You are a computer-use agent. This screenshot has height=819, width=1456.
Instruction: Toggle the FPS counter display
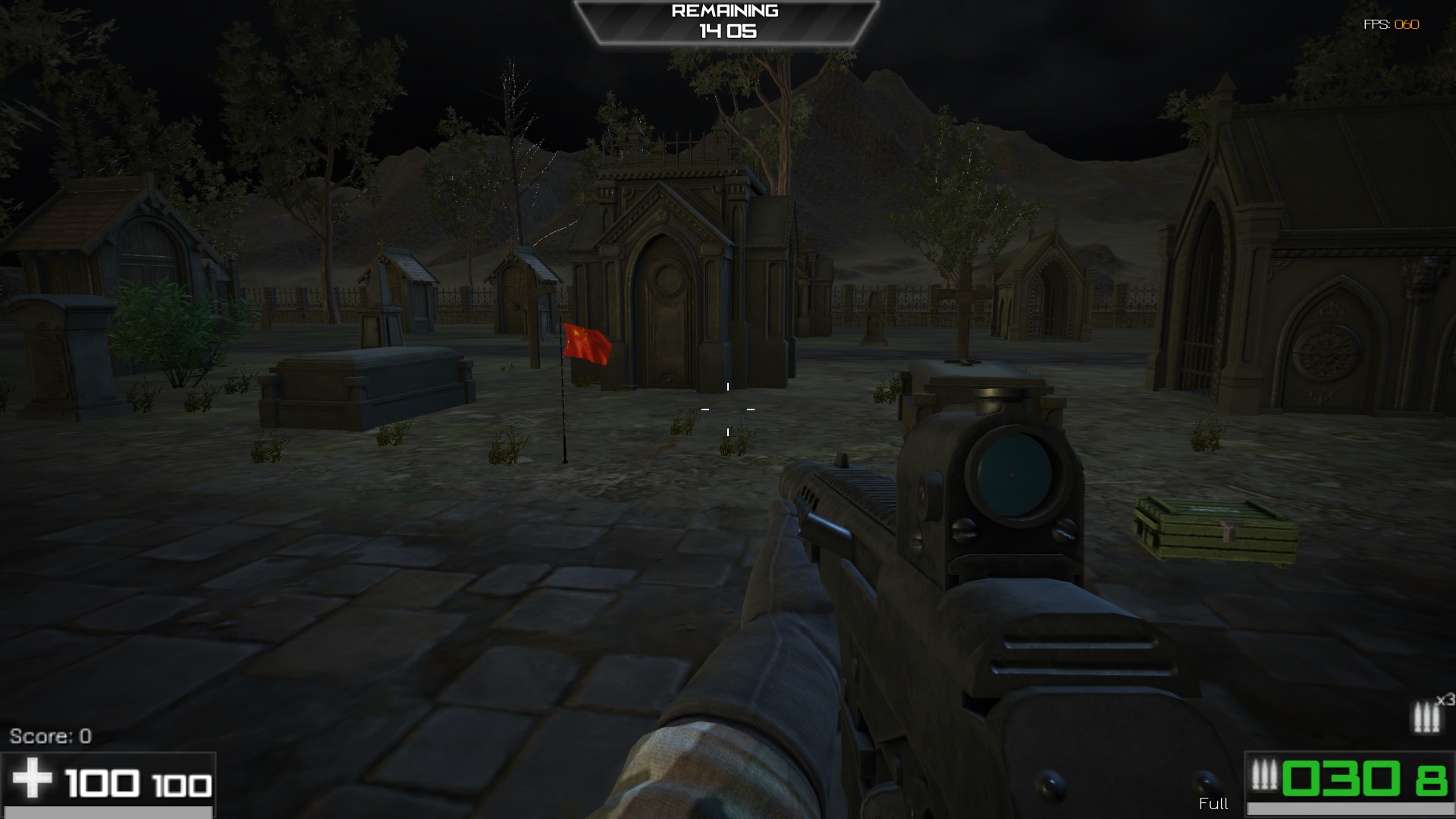tap(1390, 25)
